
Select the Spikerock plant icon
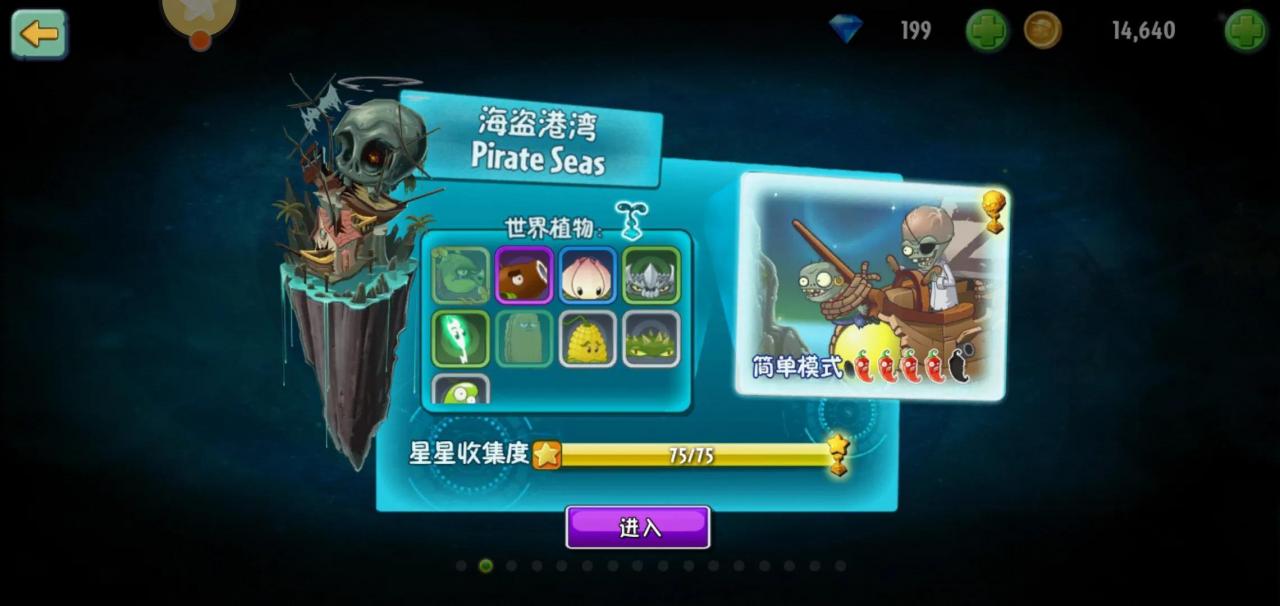click(x=651, y=275)
